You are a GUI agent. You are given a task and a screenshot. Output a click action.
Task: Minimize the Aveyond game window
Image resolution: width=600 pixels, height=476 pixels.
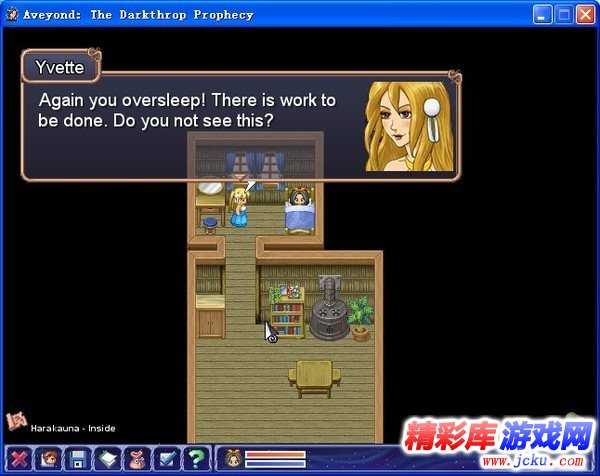545,15
